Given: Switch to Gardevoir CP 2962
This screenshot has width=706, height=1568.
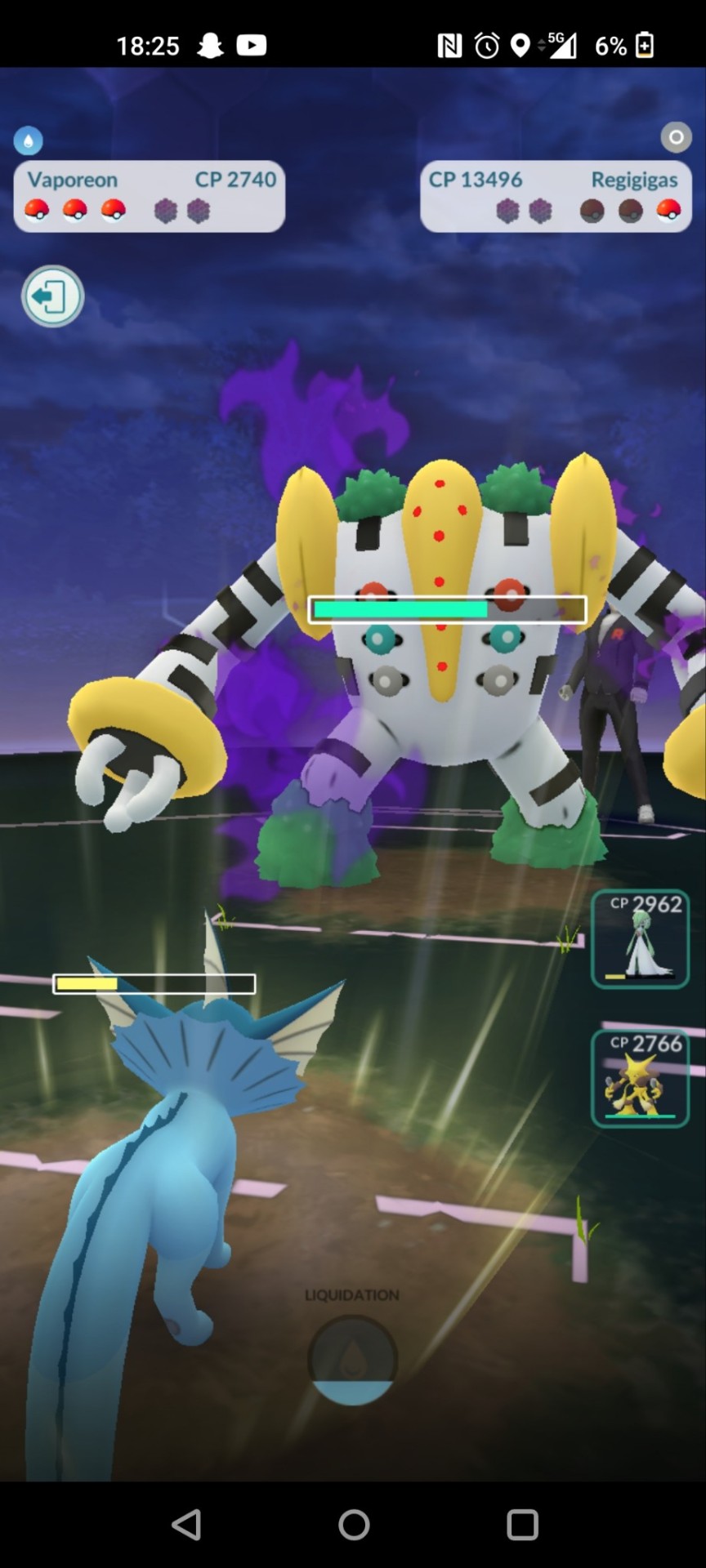Looking at the screenshot, I should click(640, 939).
